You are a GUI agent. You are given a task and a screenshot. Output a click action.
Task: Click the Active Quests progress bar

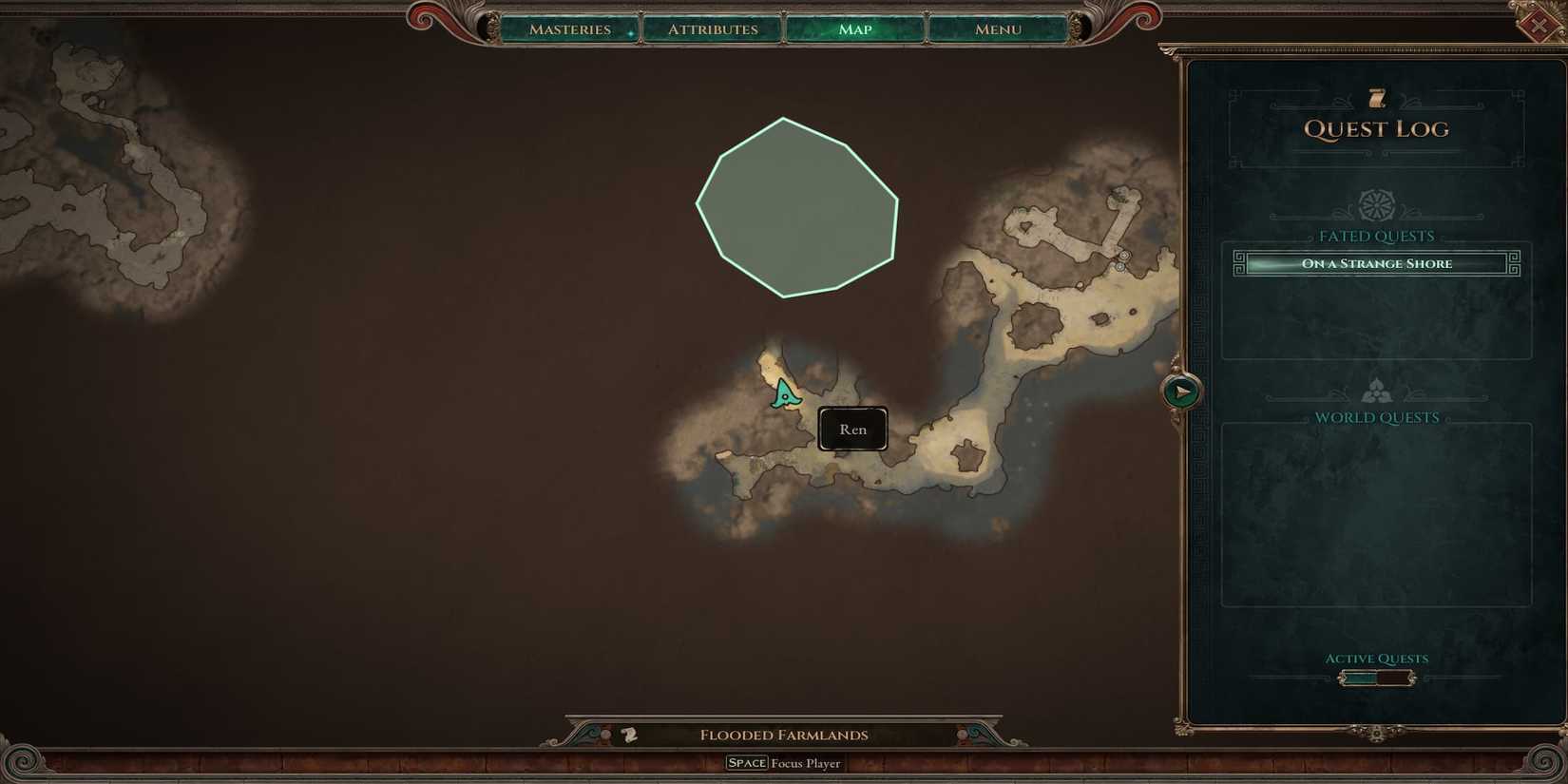(x=1376, y=677)
